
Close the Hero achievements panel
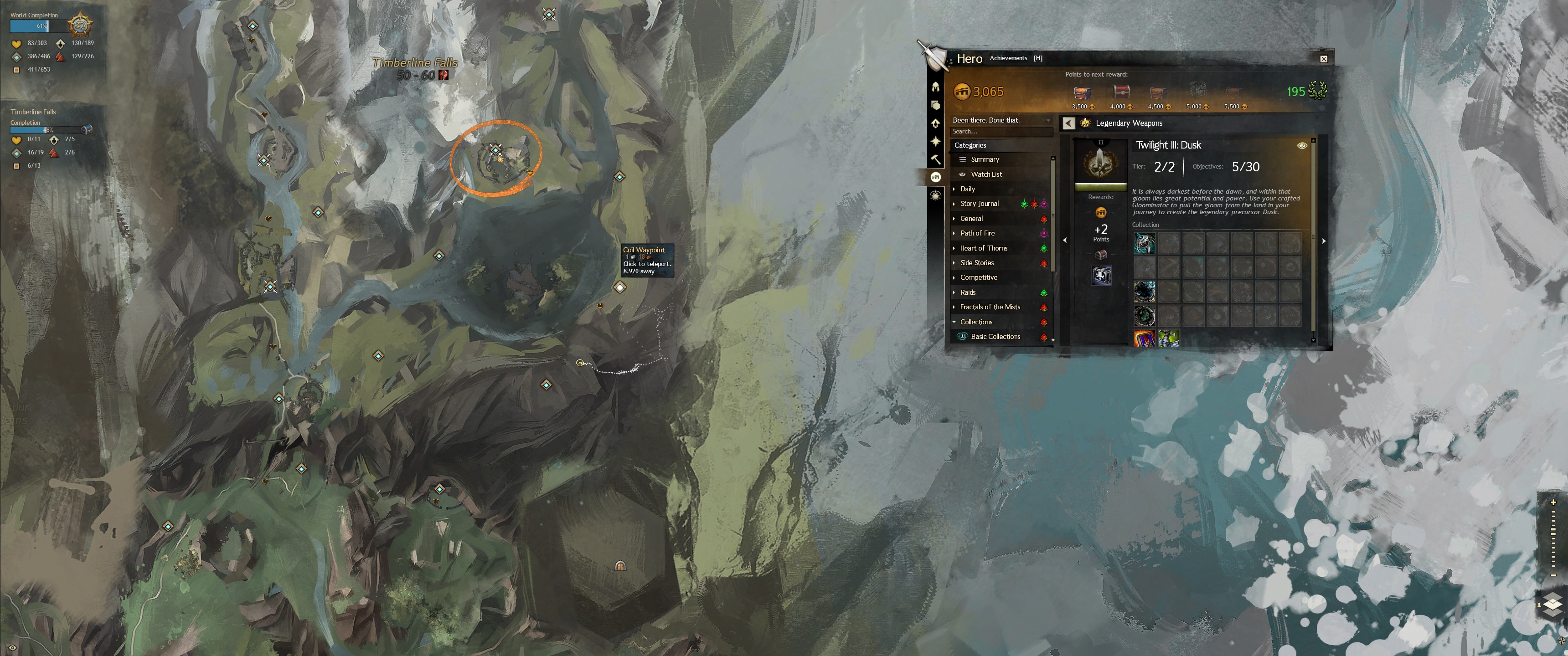point(1323,59)
